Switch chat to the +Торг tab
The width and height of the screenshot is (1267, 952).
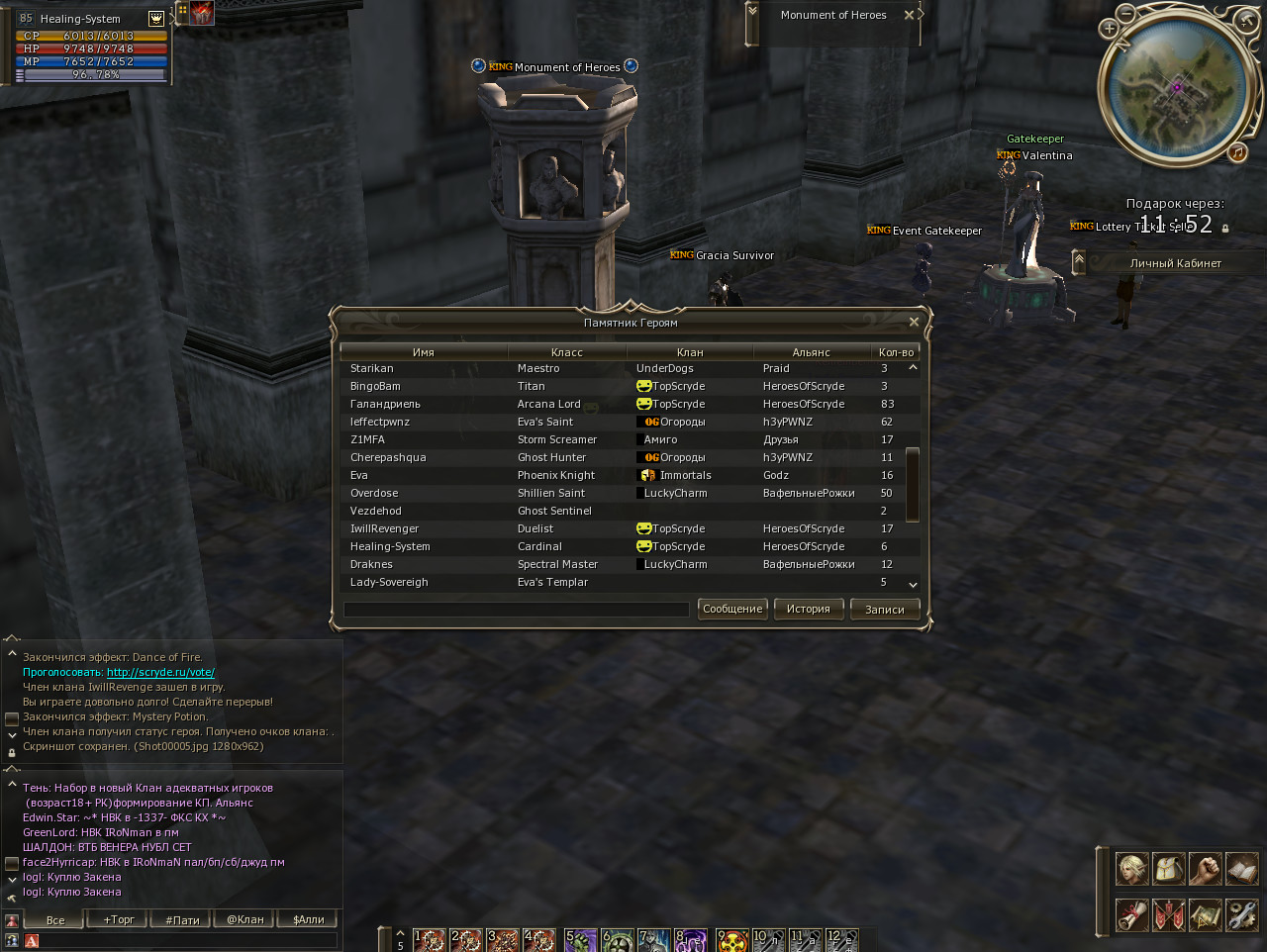tap(119, 919)
